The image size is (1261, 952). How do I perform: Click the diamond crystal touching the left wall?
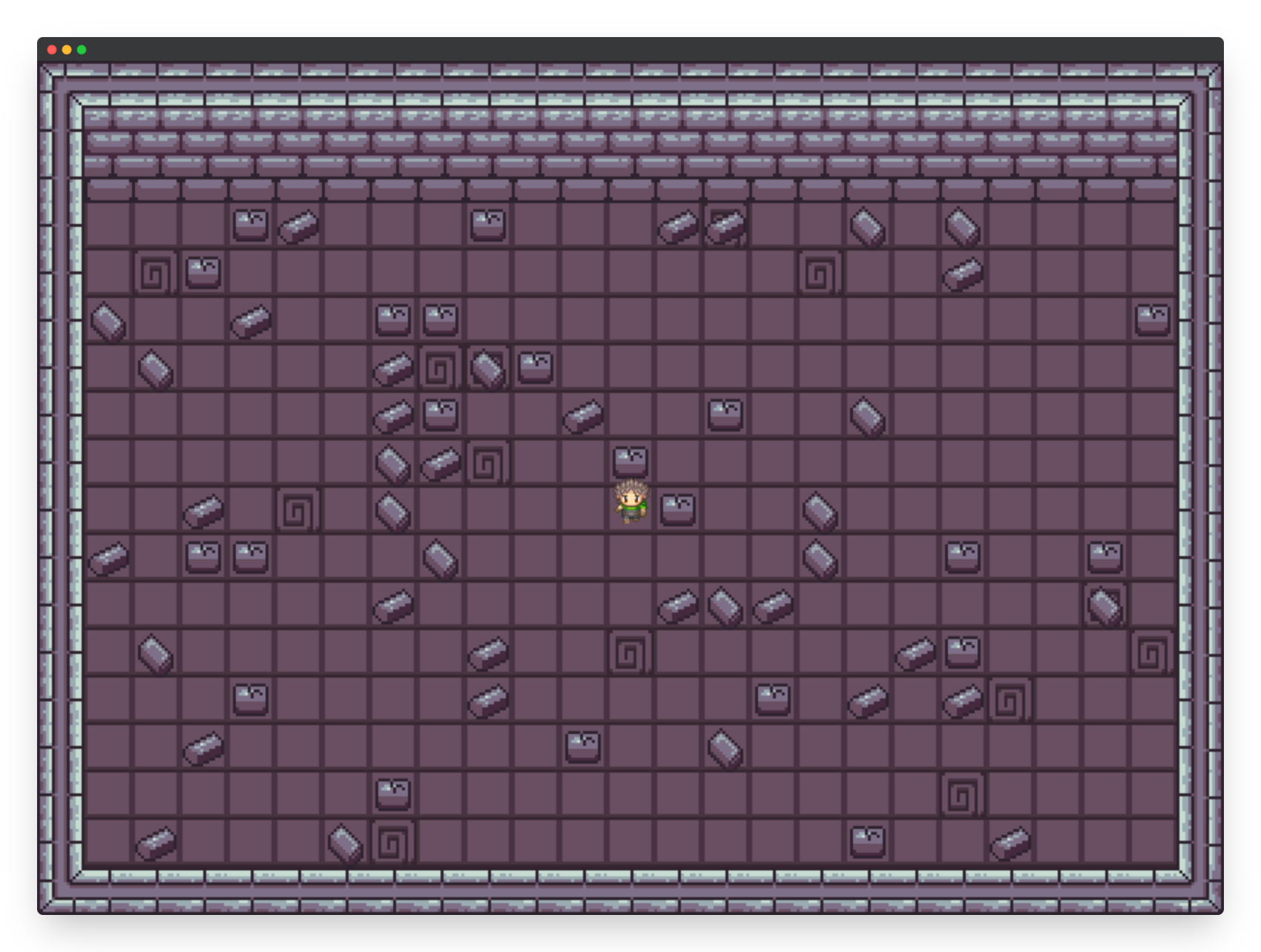tap(108, 322)
